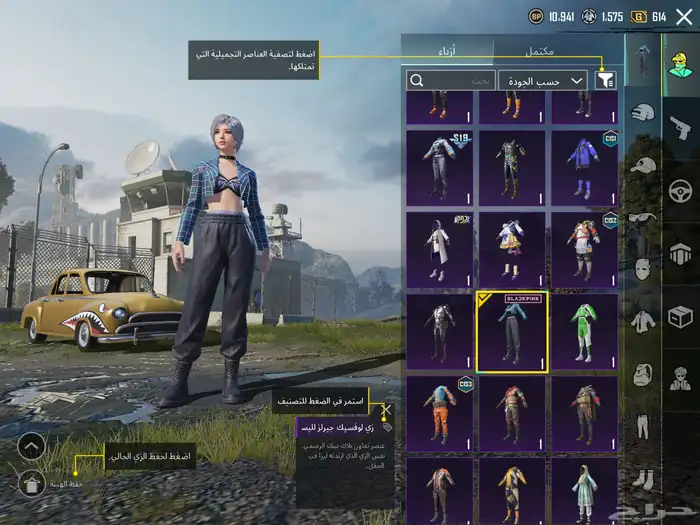
Task: Click the outfit search field
Action: [x=451, y=80]
